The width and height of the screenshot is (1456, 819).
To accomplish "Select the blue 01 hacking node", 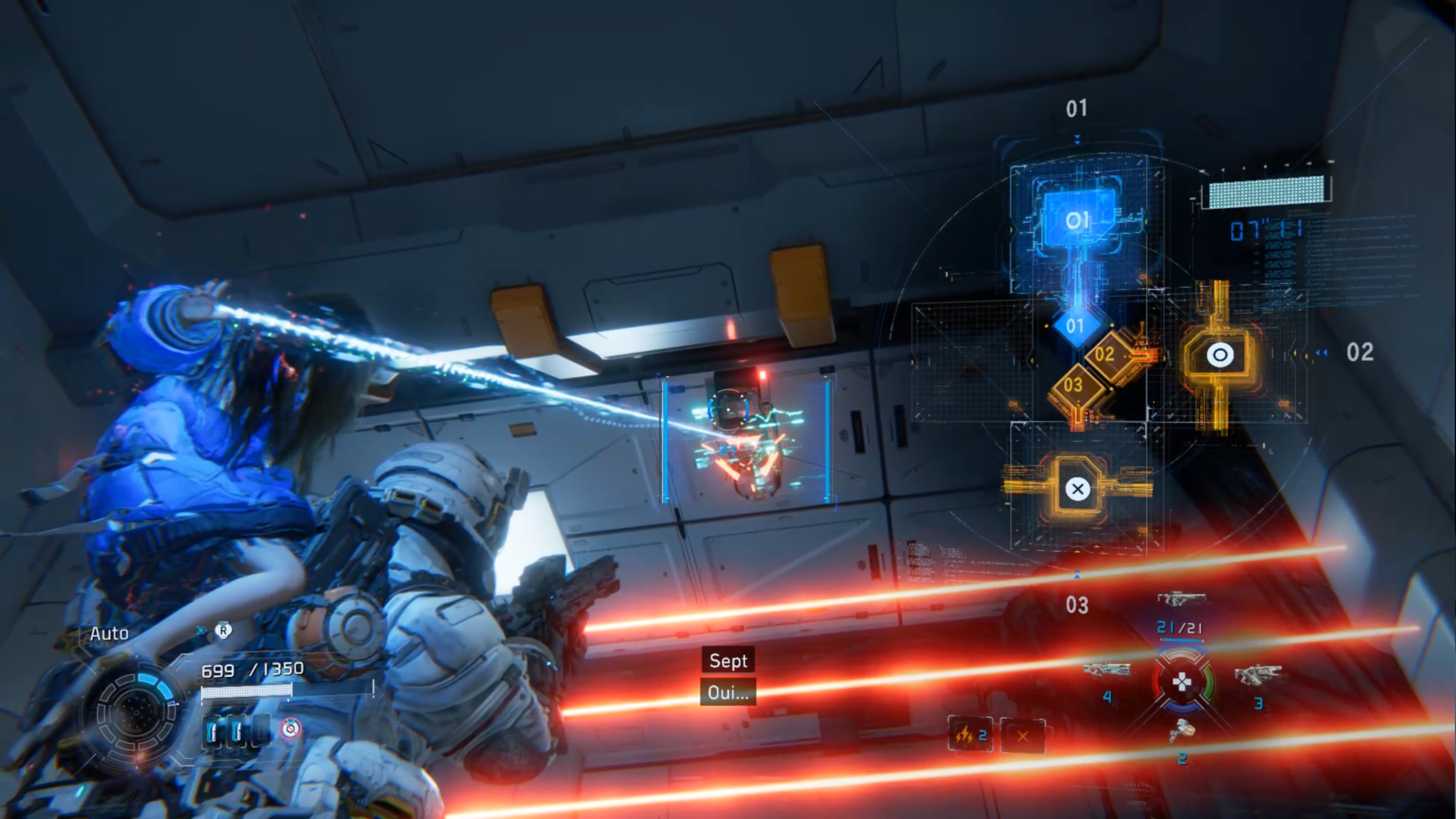I will point(1077,220).
